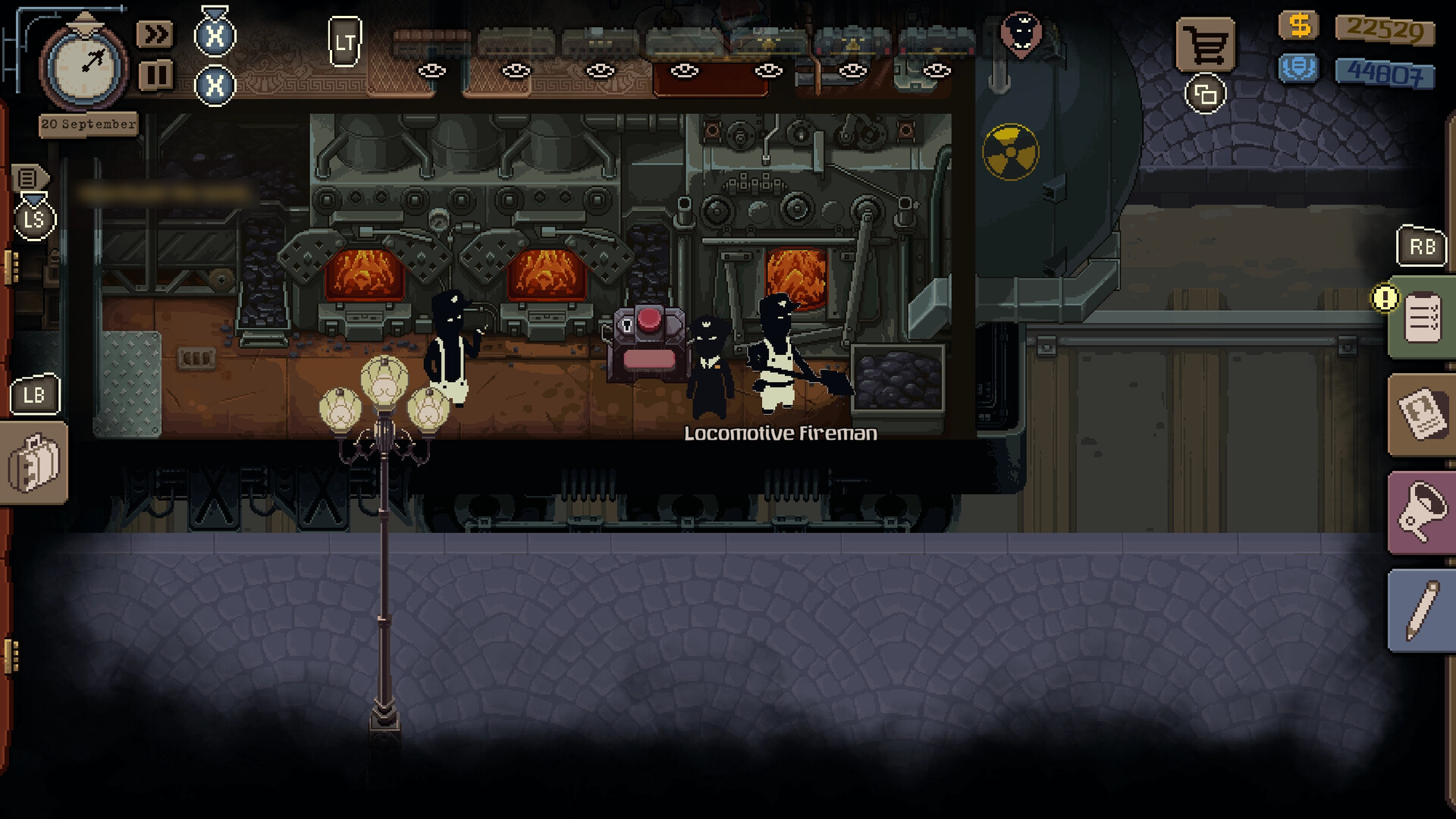Open the megaphone announcements tab
1456x819 pixels.
coord(1423,513)
